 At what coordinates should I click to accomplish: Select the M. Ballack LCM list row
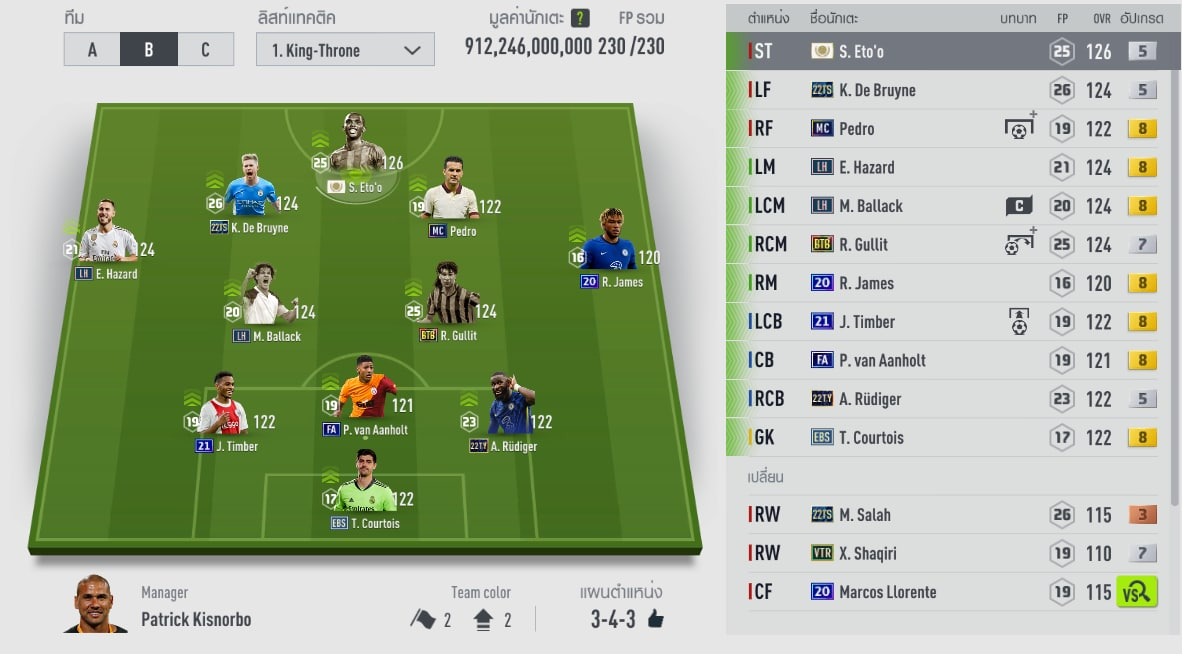[950, 206]
